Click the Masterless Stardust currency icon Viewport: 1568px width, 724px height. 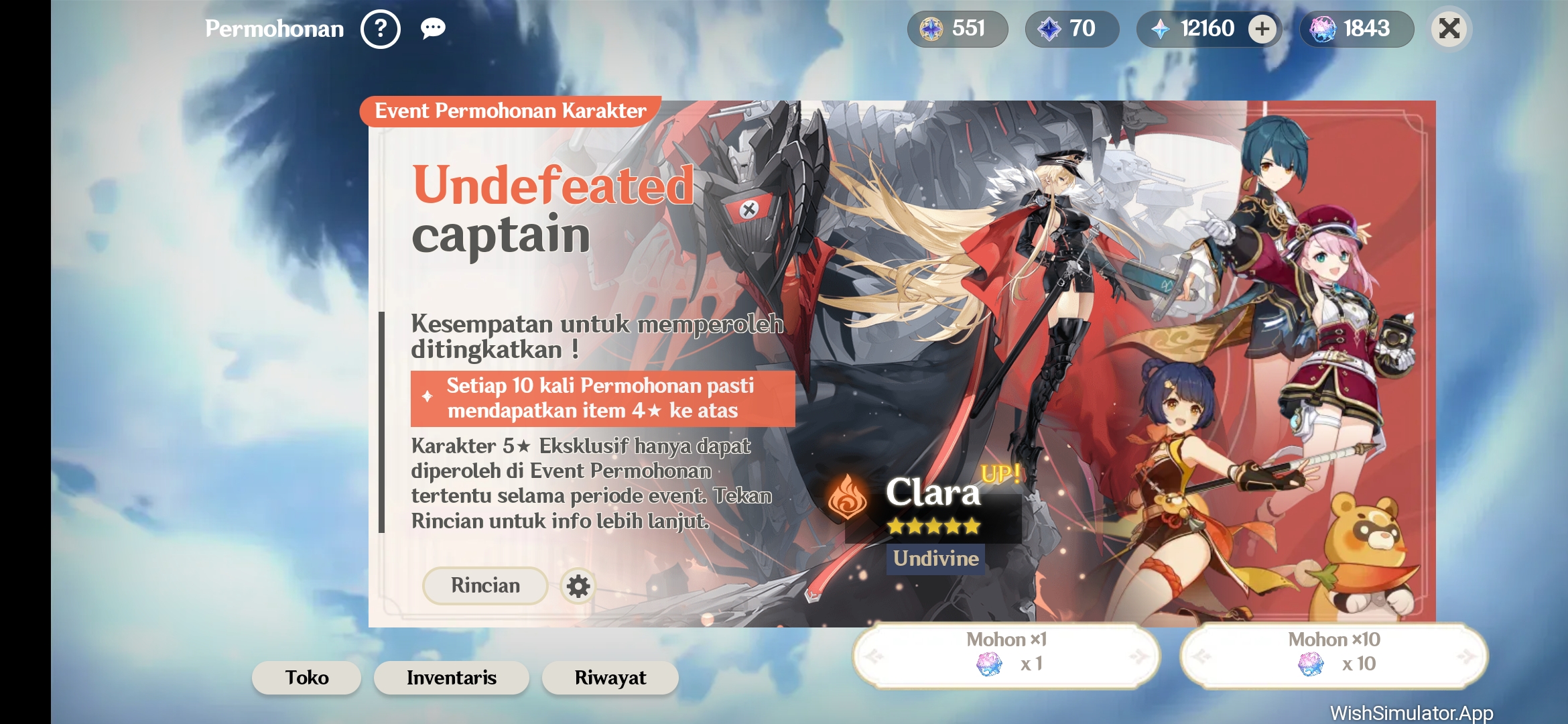(931, 29)
